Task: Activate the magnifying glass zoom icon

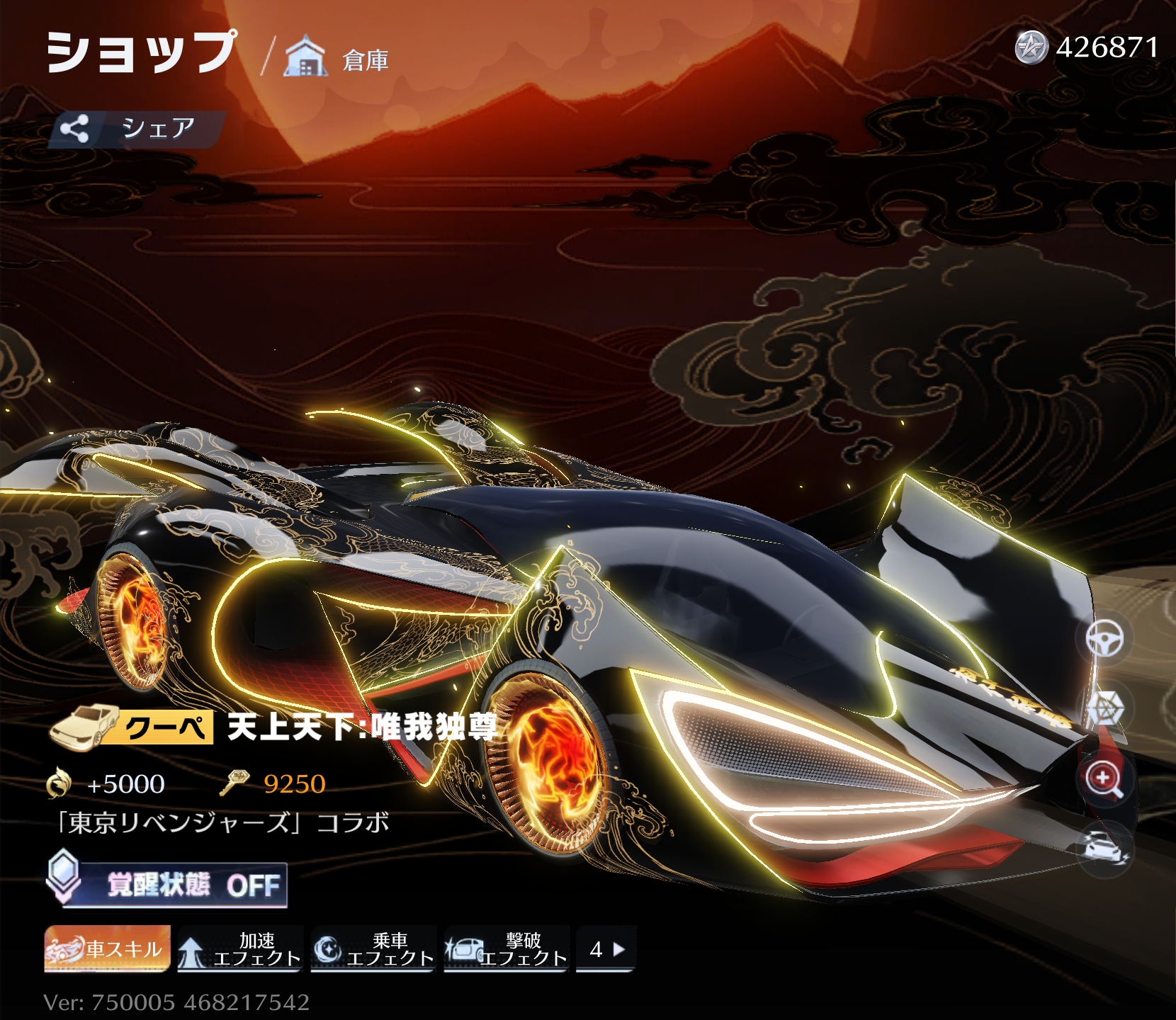Action: pos(1104,778)
